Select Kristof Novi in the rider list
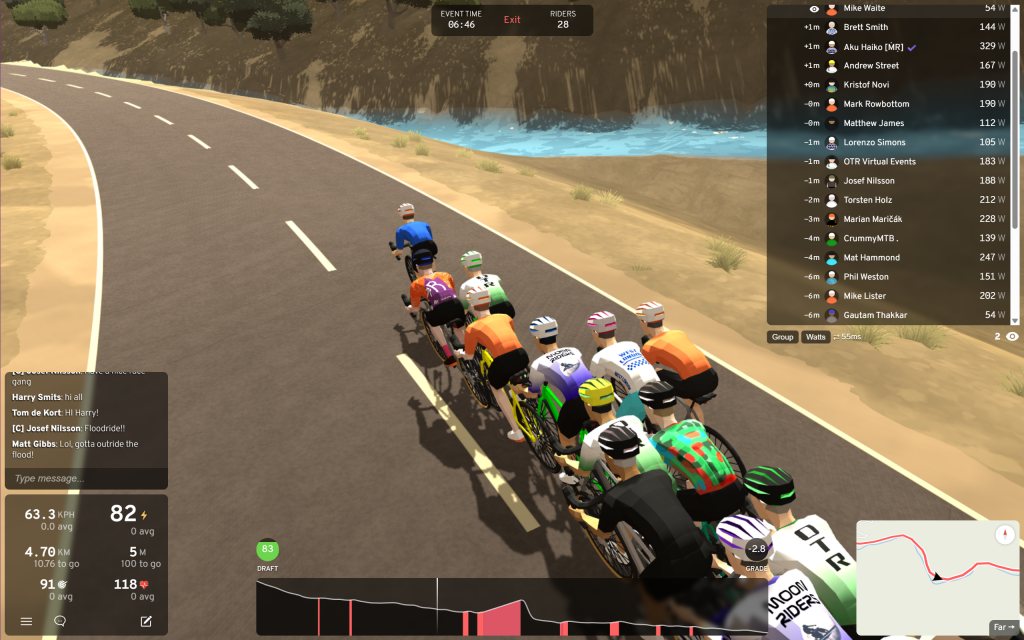The width and height of the screenshot is (1024, 640). (x=867, y=85)
